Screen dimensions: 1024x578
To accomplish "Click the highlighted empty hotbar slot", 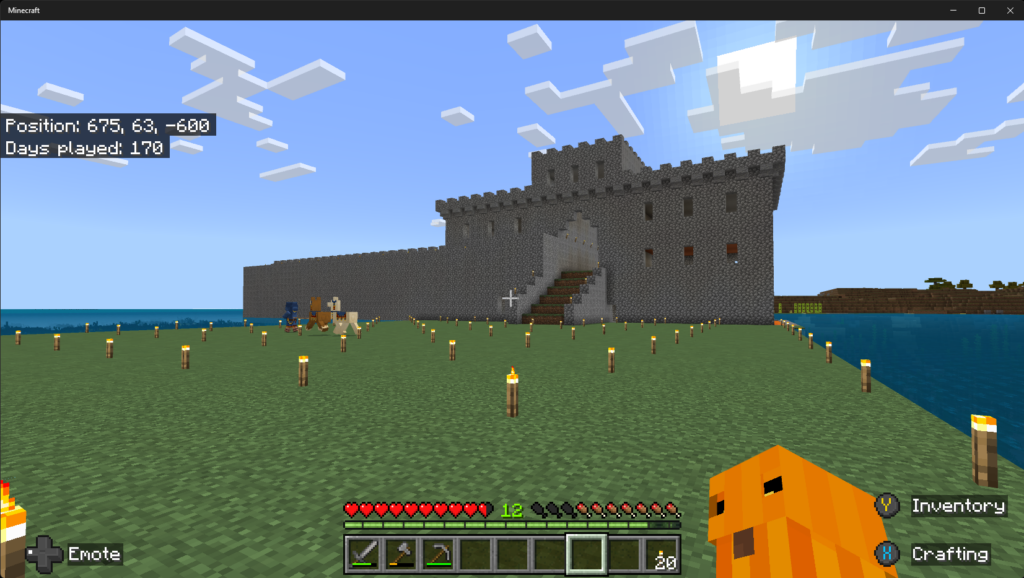I will click(586, 553).
